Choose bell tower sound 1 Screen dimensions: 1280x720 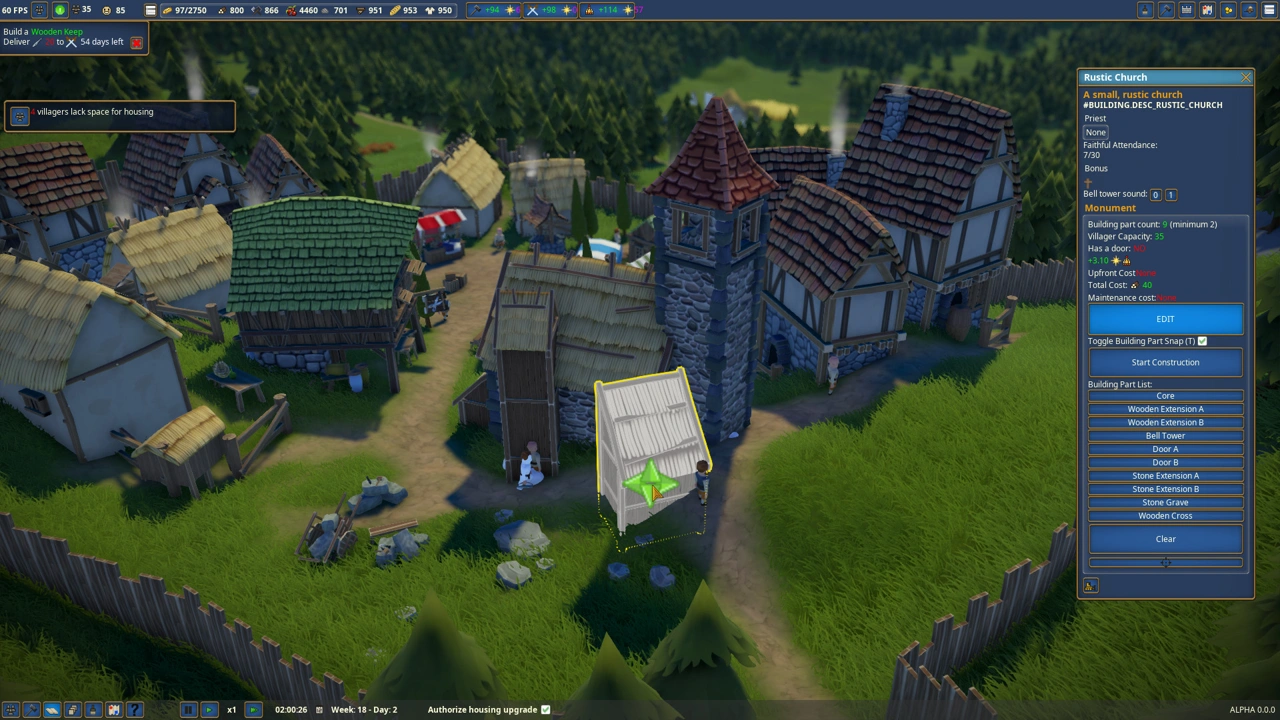(1171, 195)
